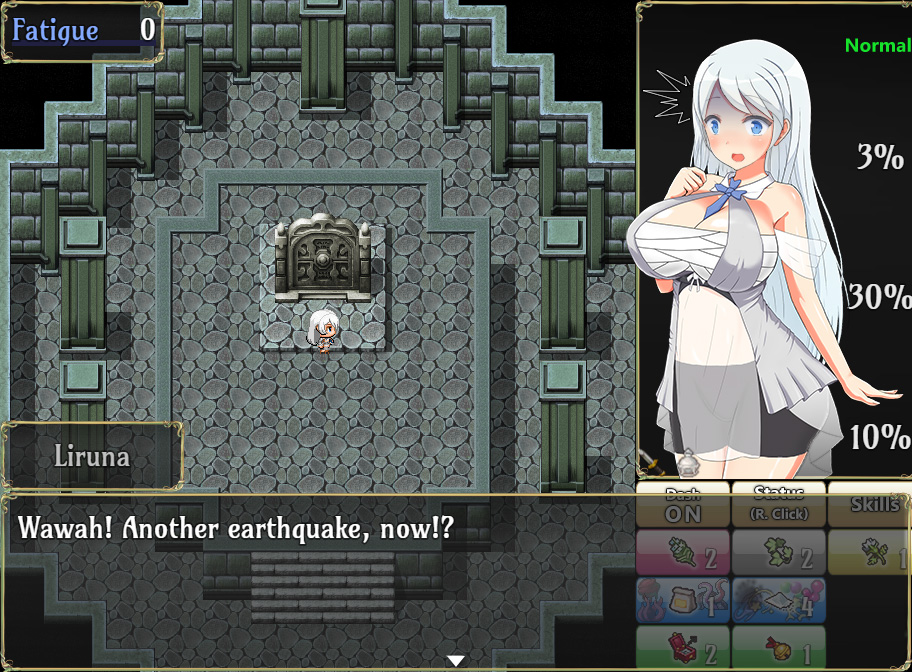Use the golden bell item
The image size is (912, 672).
coord(779,648)
